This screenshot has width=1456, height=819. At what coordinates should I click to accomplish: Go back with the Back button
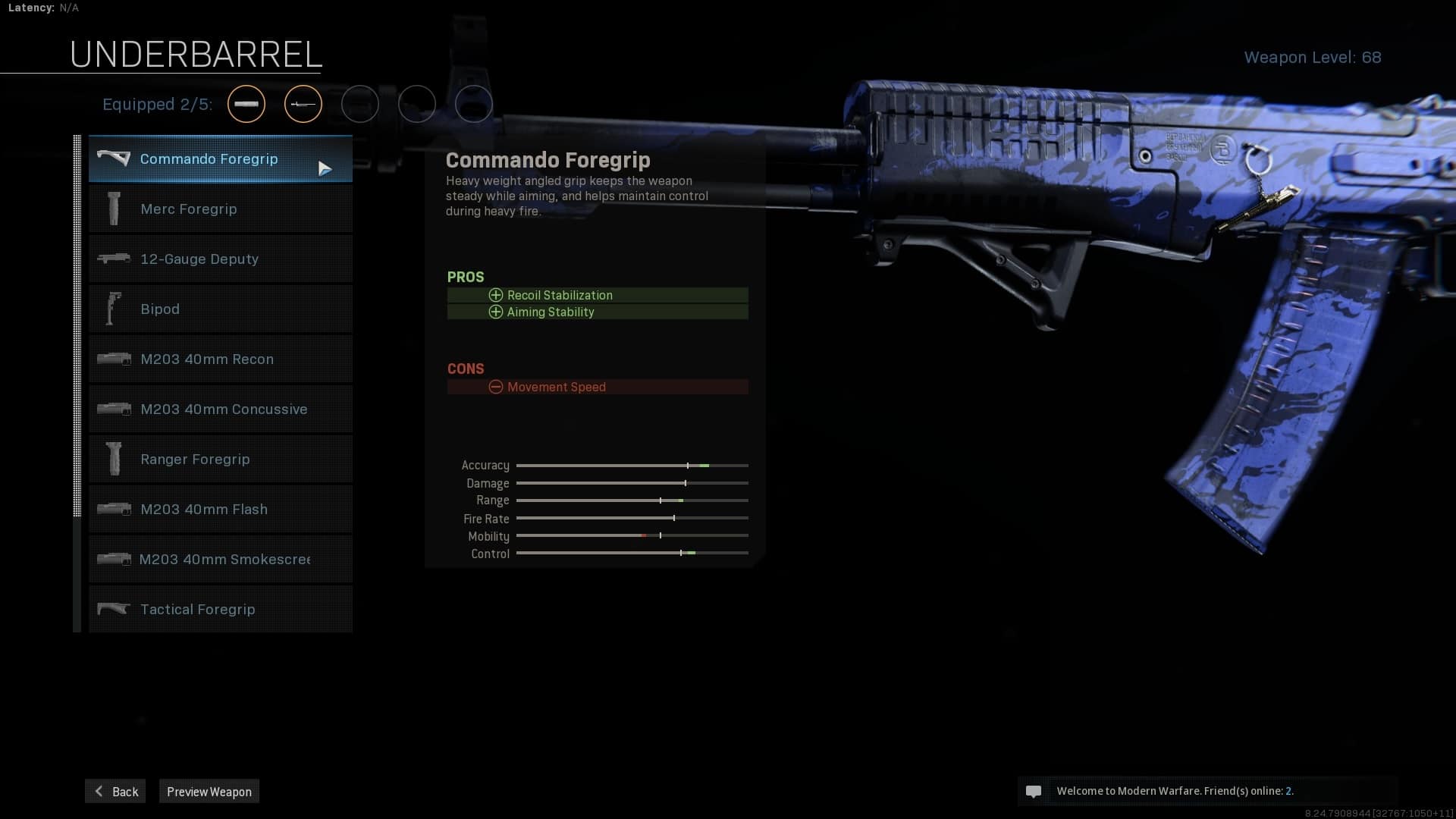tap(115, 792)
